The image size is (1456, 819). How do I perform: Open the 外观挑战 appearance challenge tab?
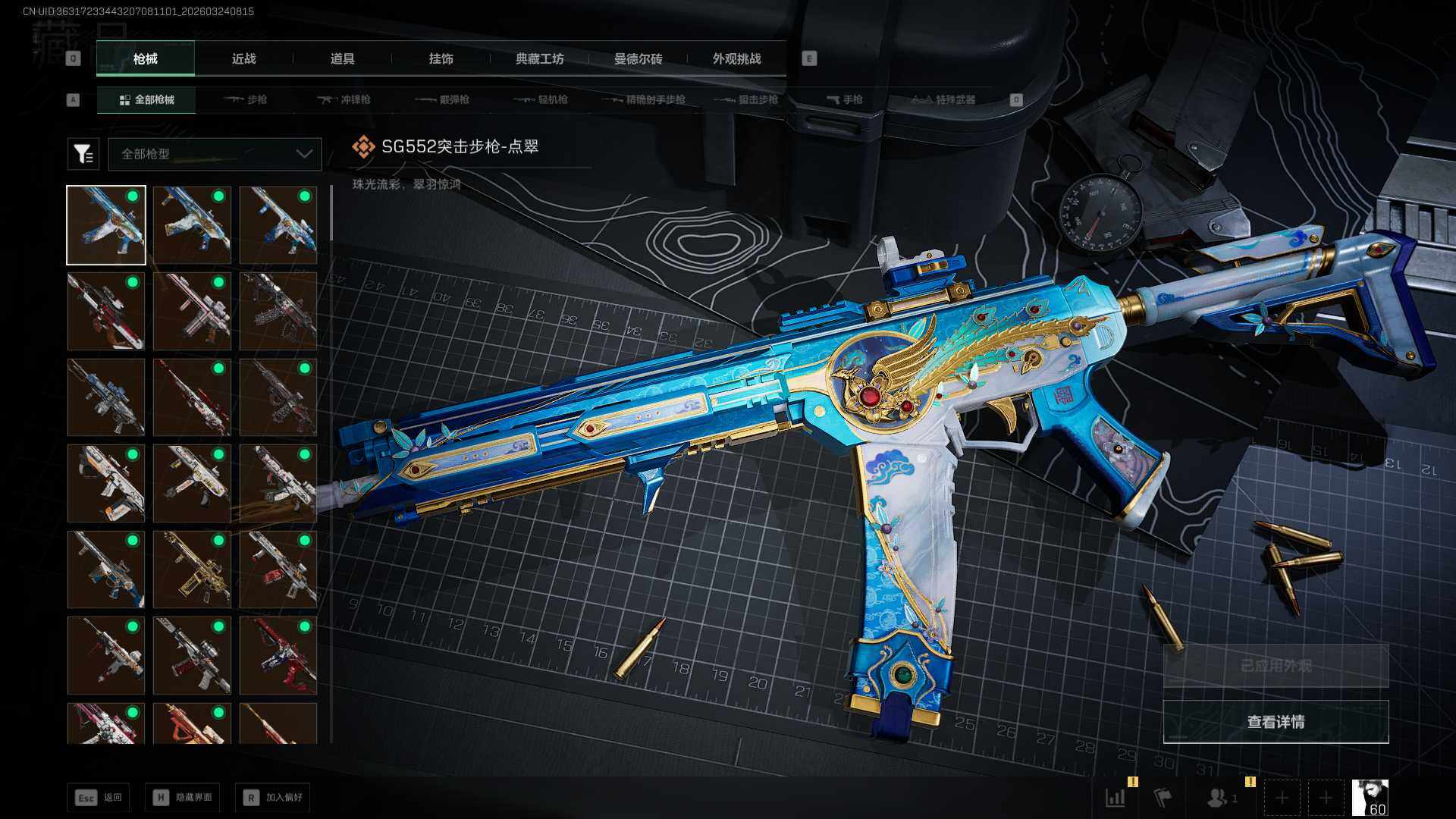click(x=736, y=58)
